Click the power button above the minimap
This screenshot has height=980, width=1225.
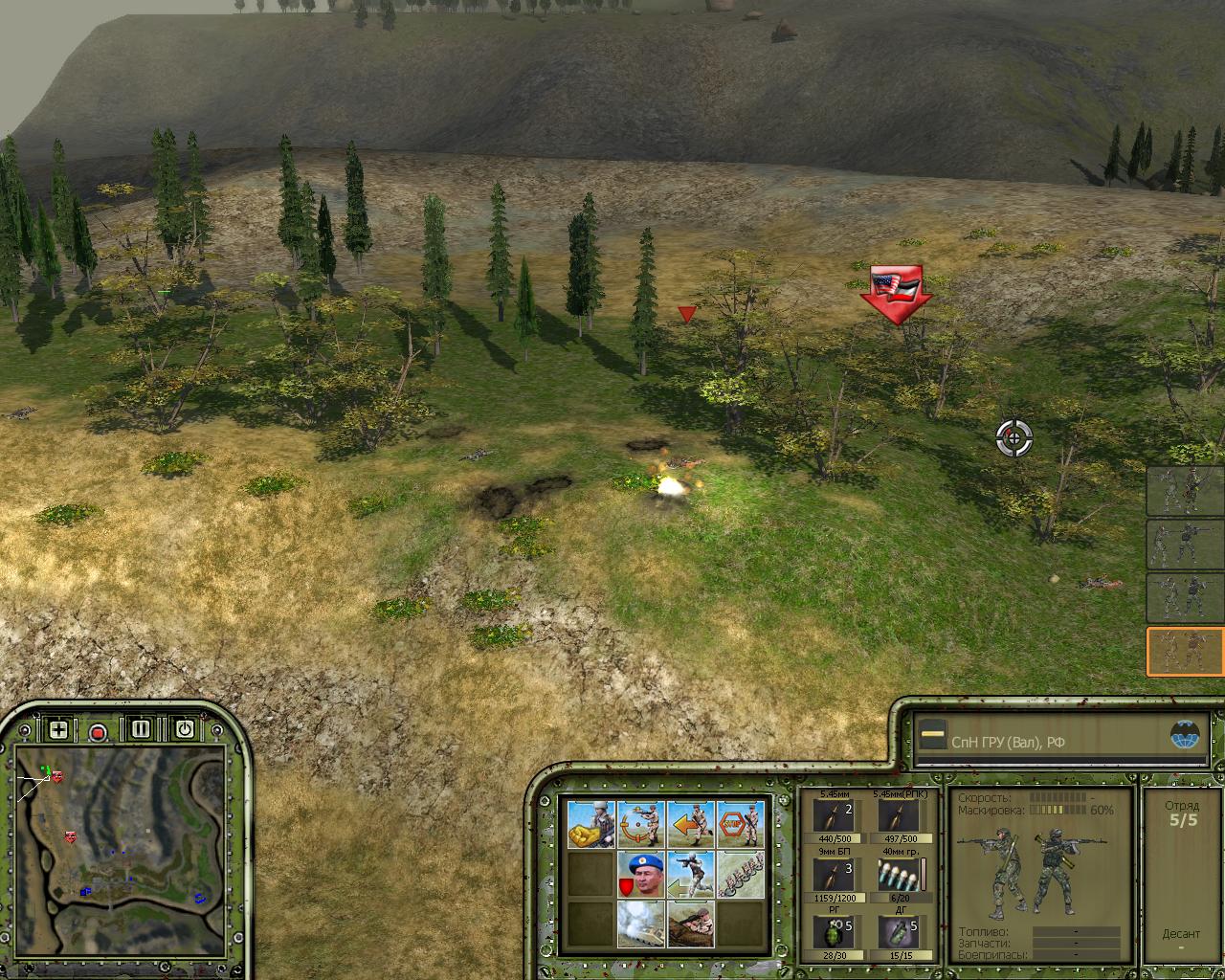[x=185, y=729]
